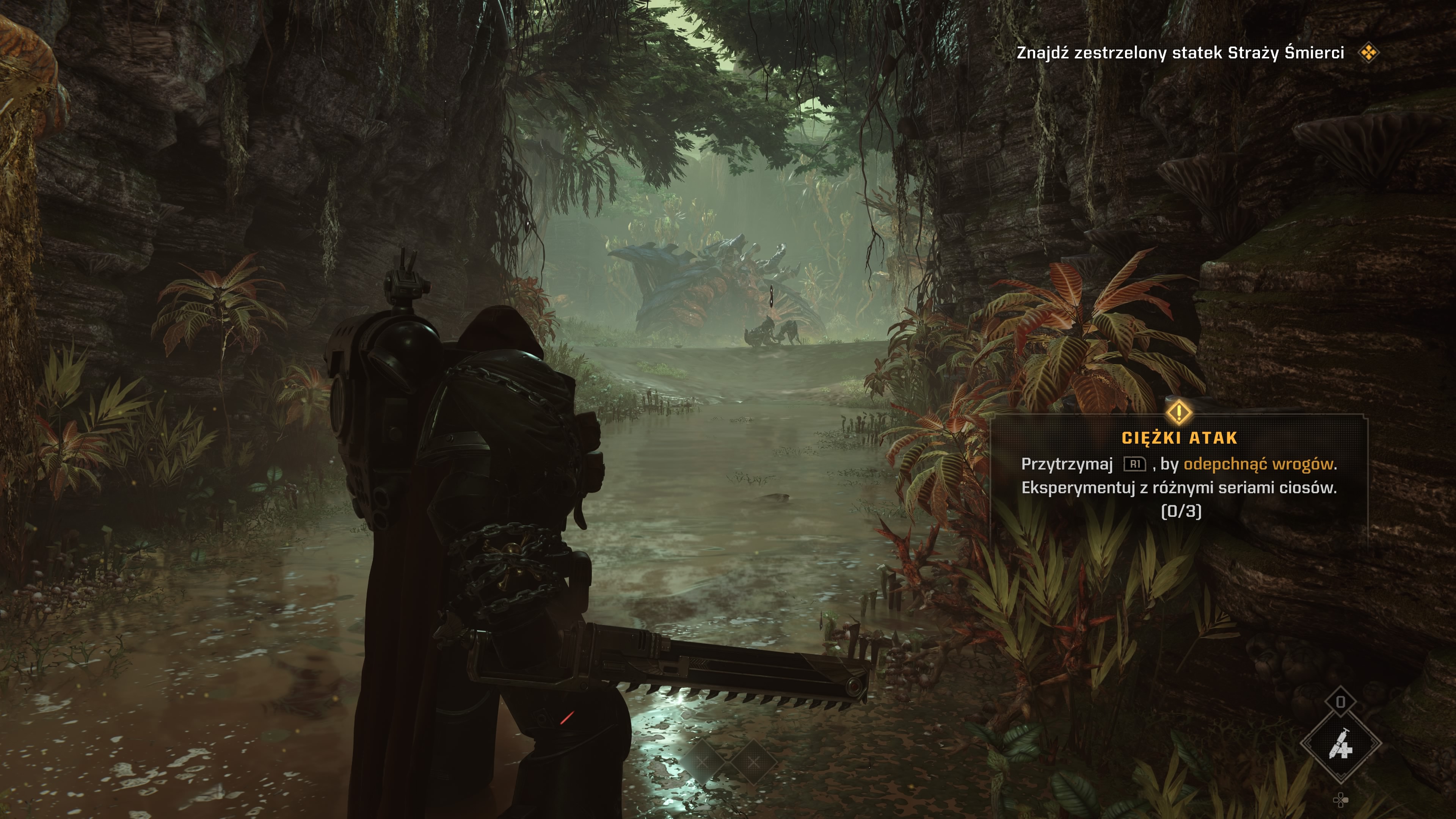Click the yellow objective marker diamond
The height and width of the screenshot is (819, 1456).
1368,53
